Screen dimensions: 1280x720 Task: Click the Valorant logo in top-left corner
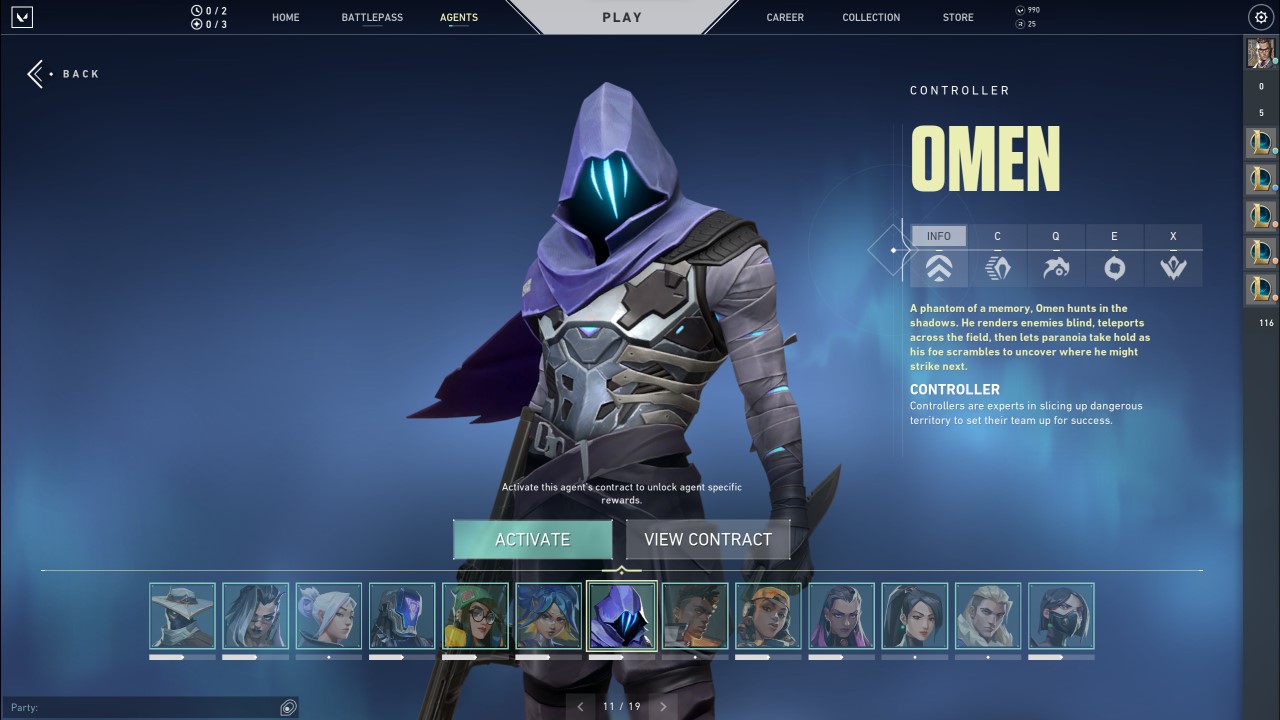coord(22,16)
